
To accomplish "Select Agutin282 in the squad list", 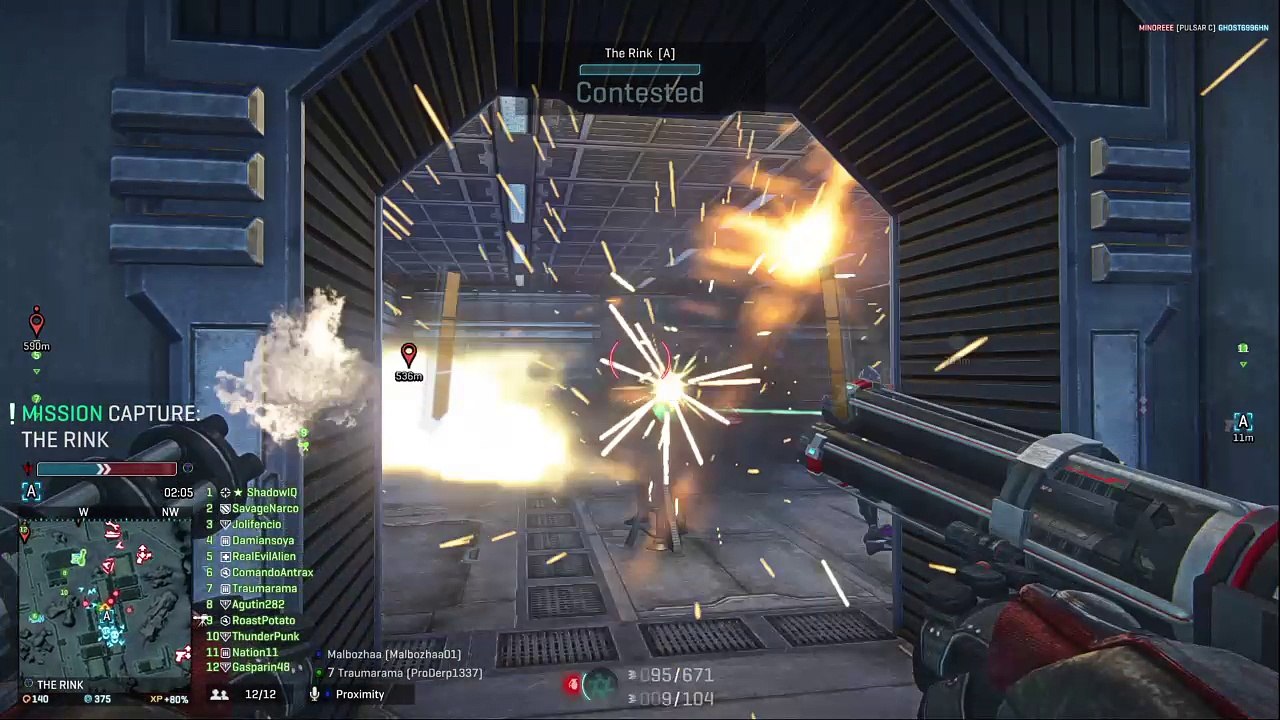I will click(258, 605).
